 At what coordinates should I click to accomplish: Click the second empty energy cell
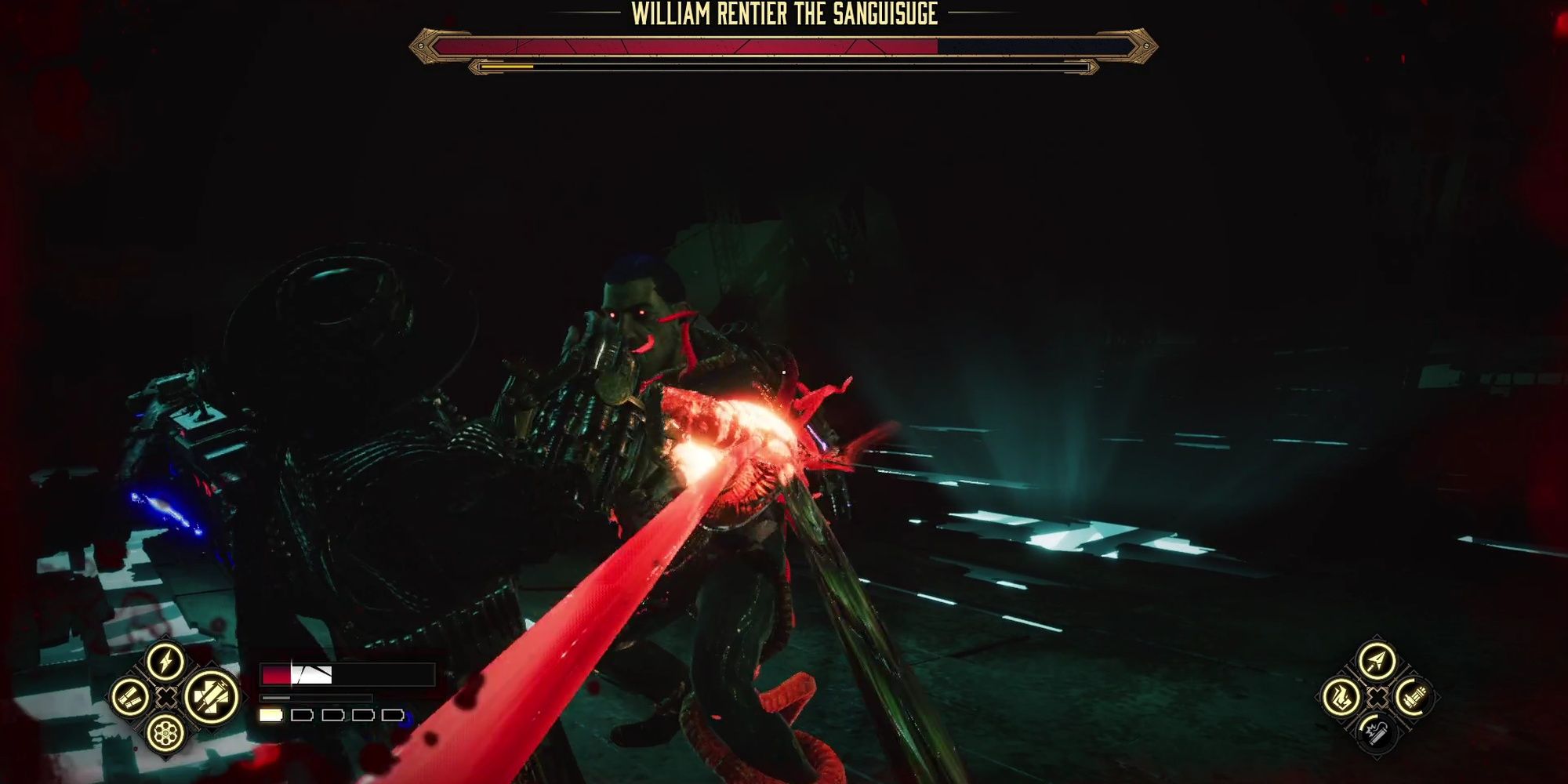point(302,715)
